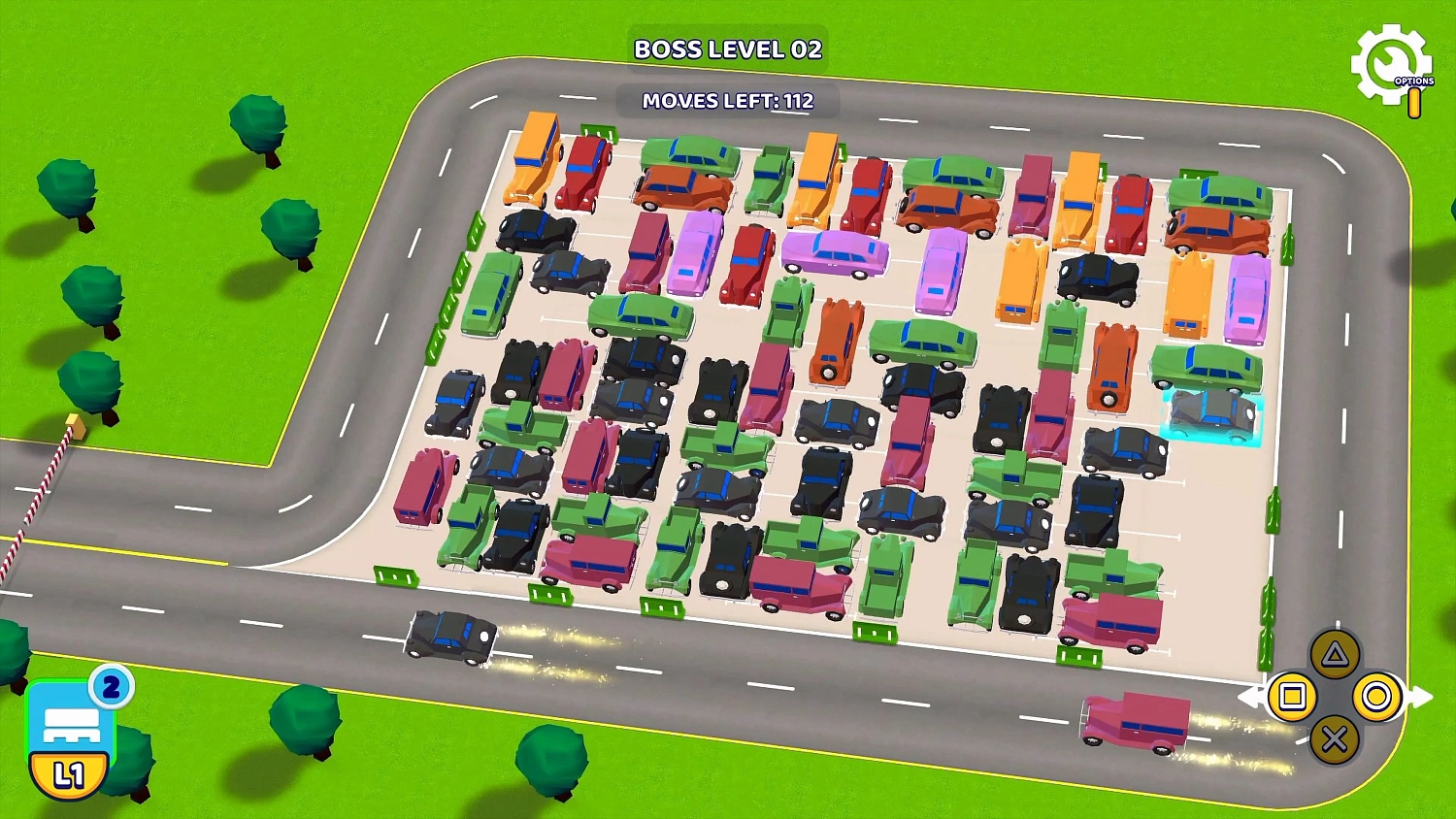The image size is (1456, 819).
Task: Select the purple car in the upper parking row
Action: [691, 259]
